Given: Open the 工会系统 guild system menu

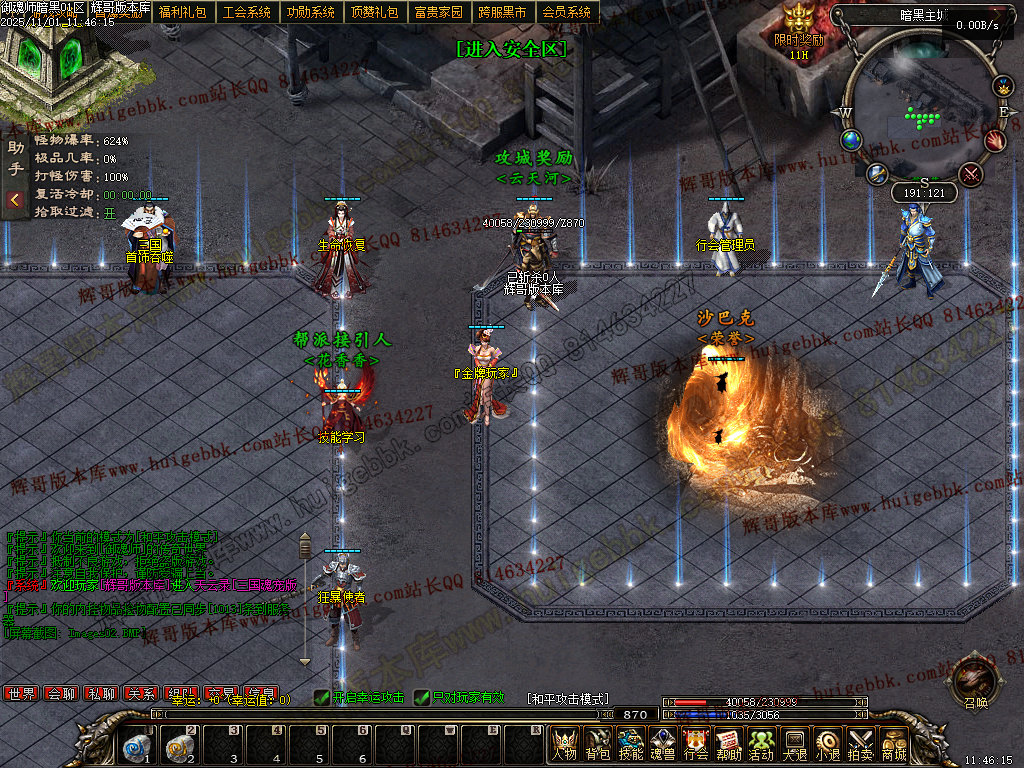Looking at the screenshot, I should [x=246, y=12].
